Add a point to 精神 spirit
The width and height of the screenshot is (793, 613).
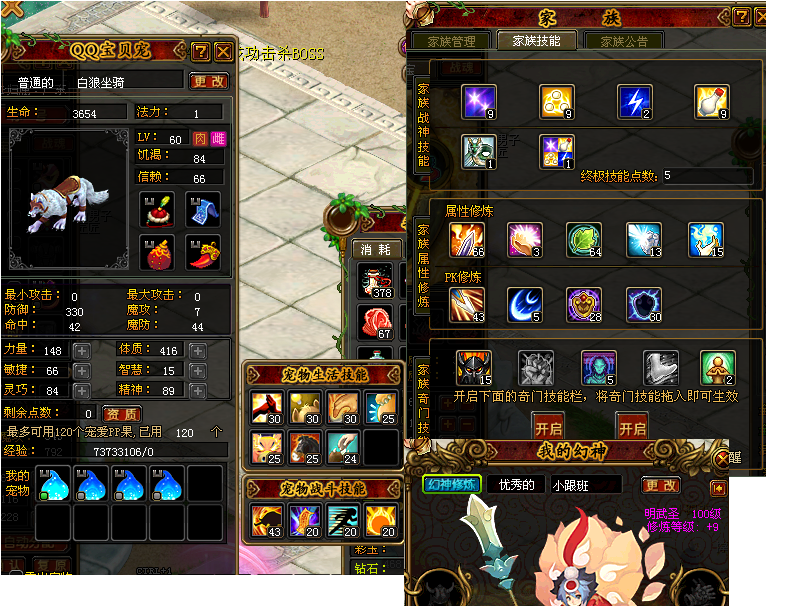pyautogui.click(x=198, y=391)
